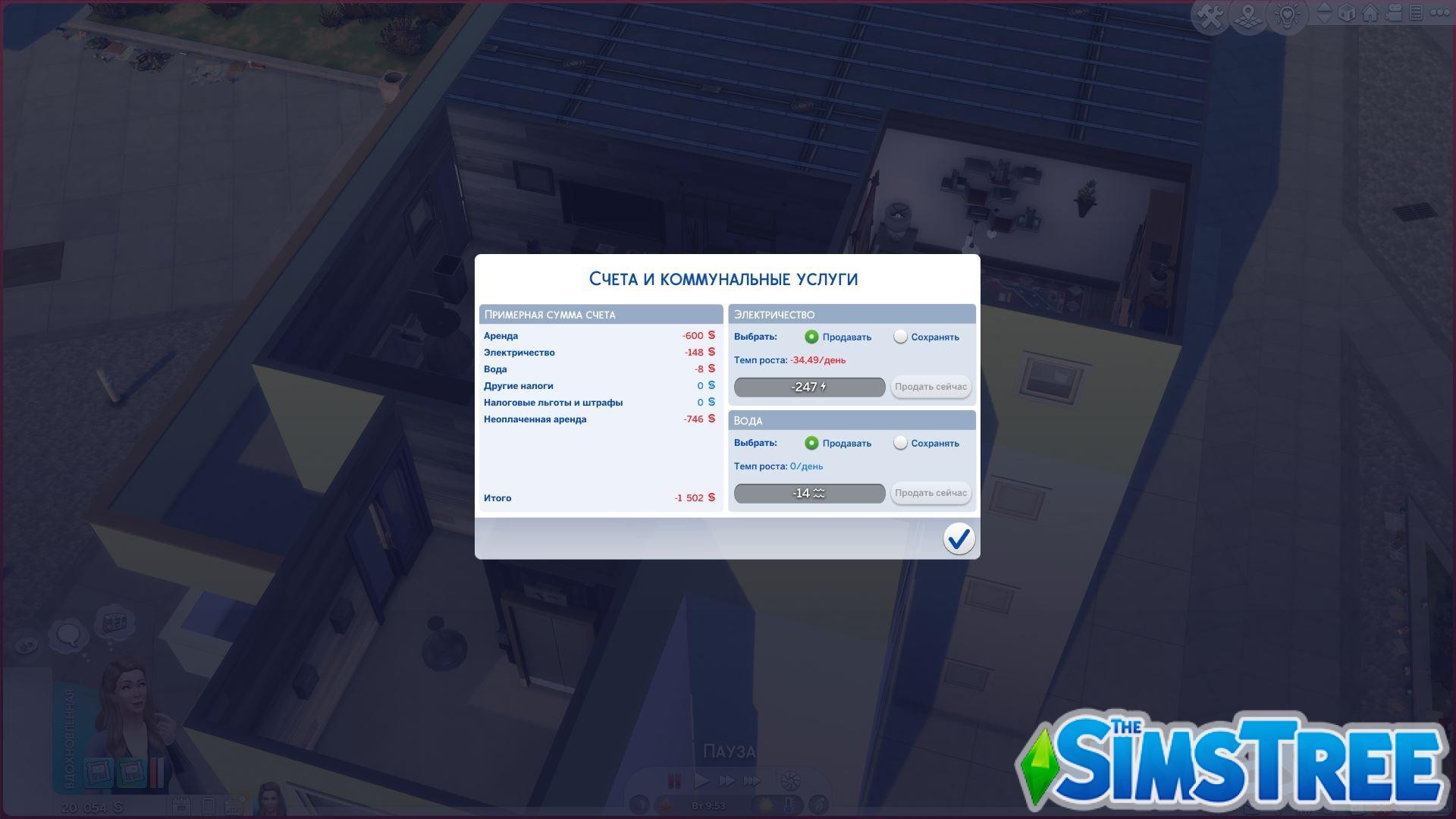Click Продать сейчас for electricity
The width and height of the screenshot is (1456, 819).
930,387
